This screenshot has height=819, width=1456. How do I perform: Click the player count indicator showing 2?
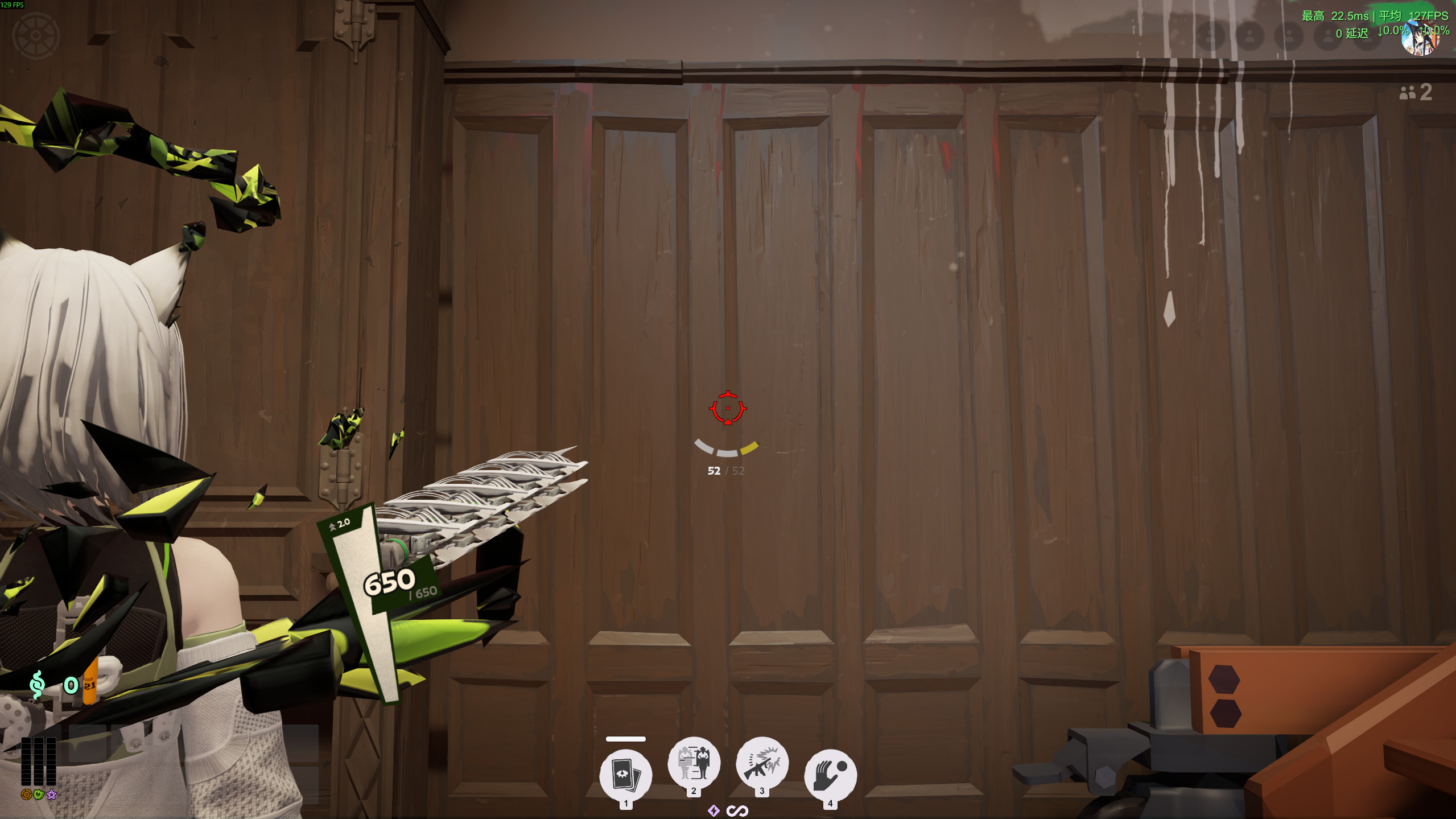[1415, 93]
